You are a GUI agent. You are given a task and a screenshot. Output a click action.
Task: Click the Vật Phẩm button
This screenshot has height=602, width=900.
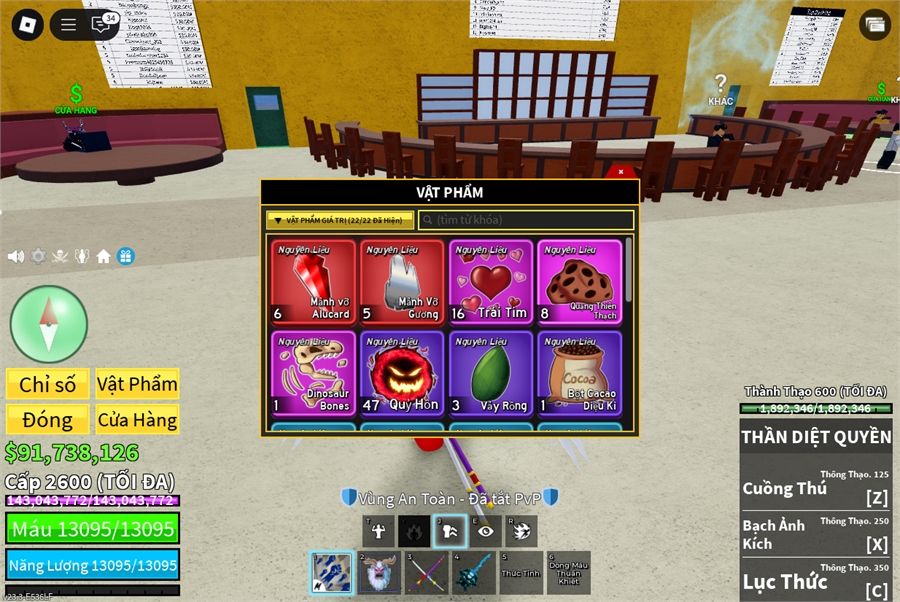click(137, 384)
